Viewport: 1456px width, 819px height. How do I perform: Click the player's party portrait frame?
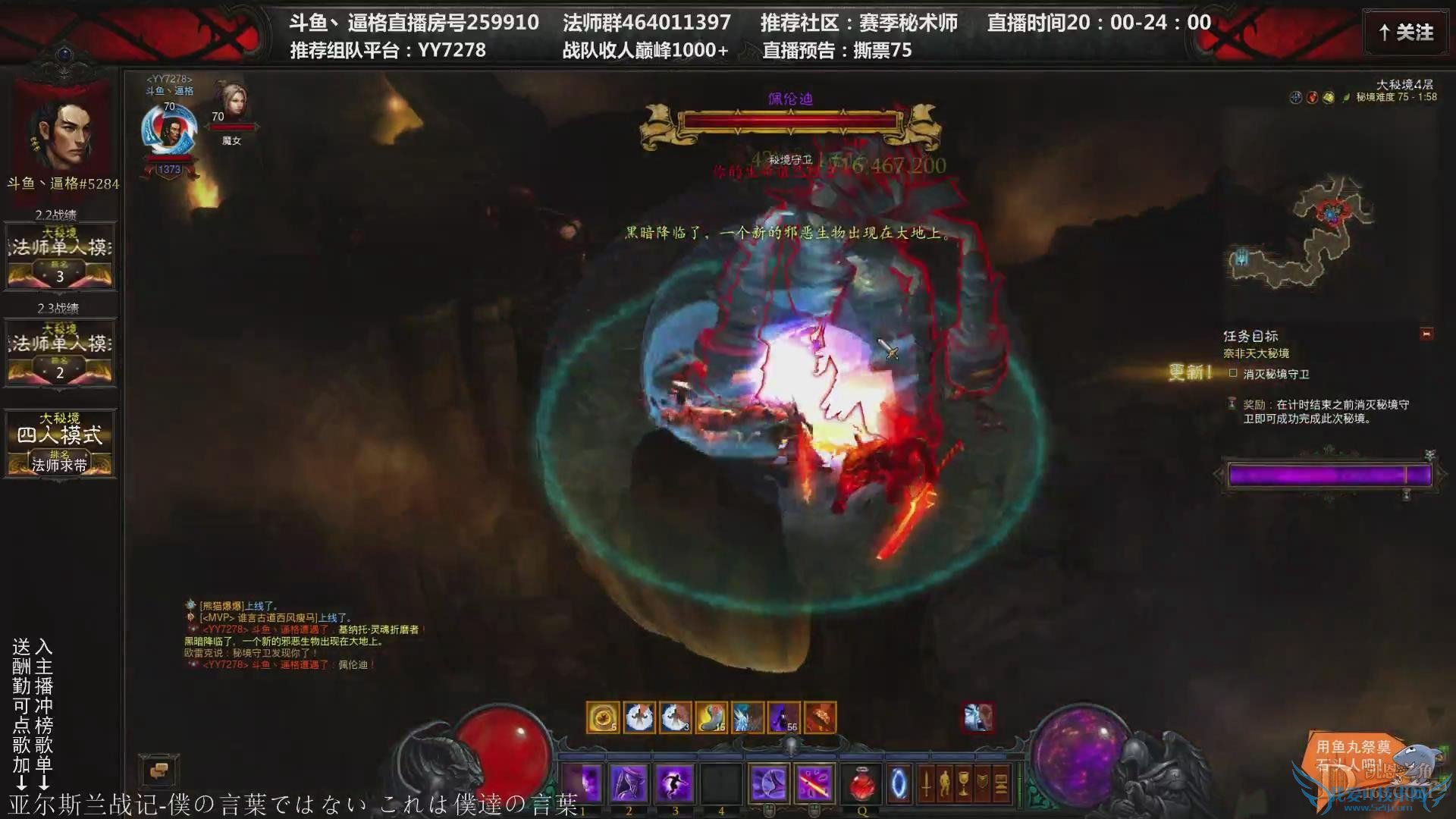click(168, 130)
